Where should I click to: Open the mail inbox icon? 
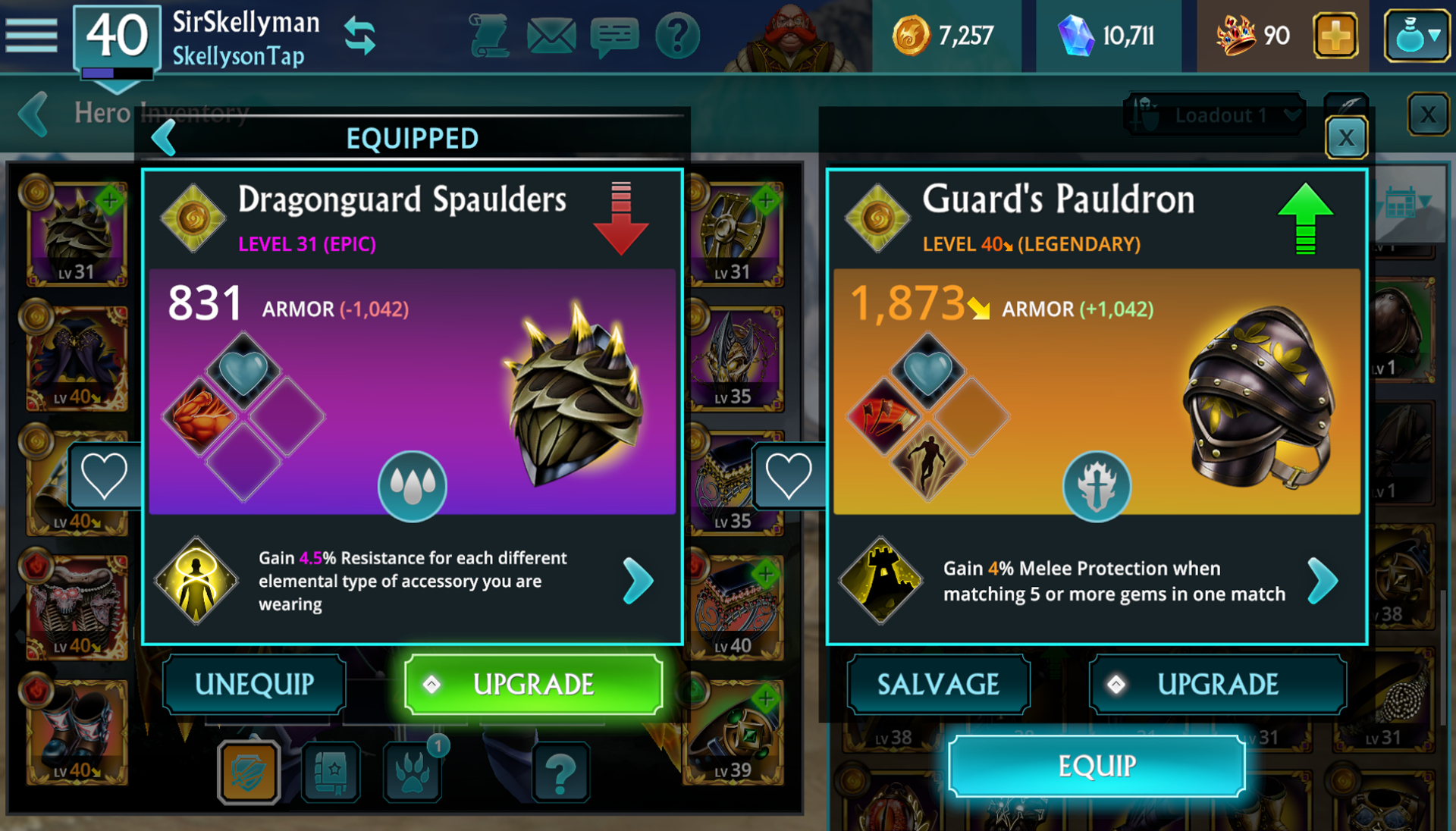tap(551, 34)
